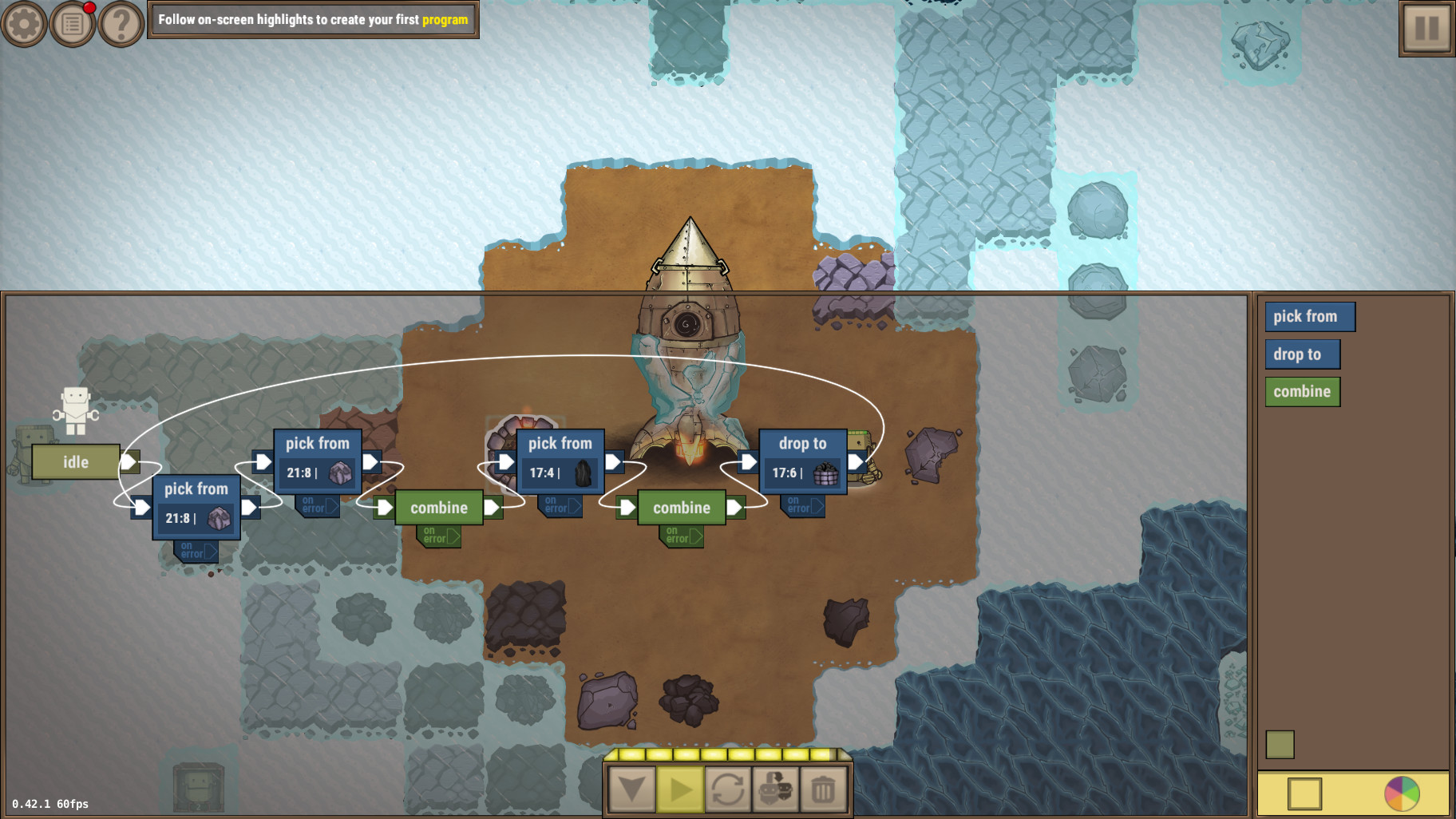Viewport: 1456px width, 819px height.
Task: Open the task list with red notification
Action: tap(73, 24)
